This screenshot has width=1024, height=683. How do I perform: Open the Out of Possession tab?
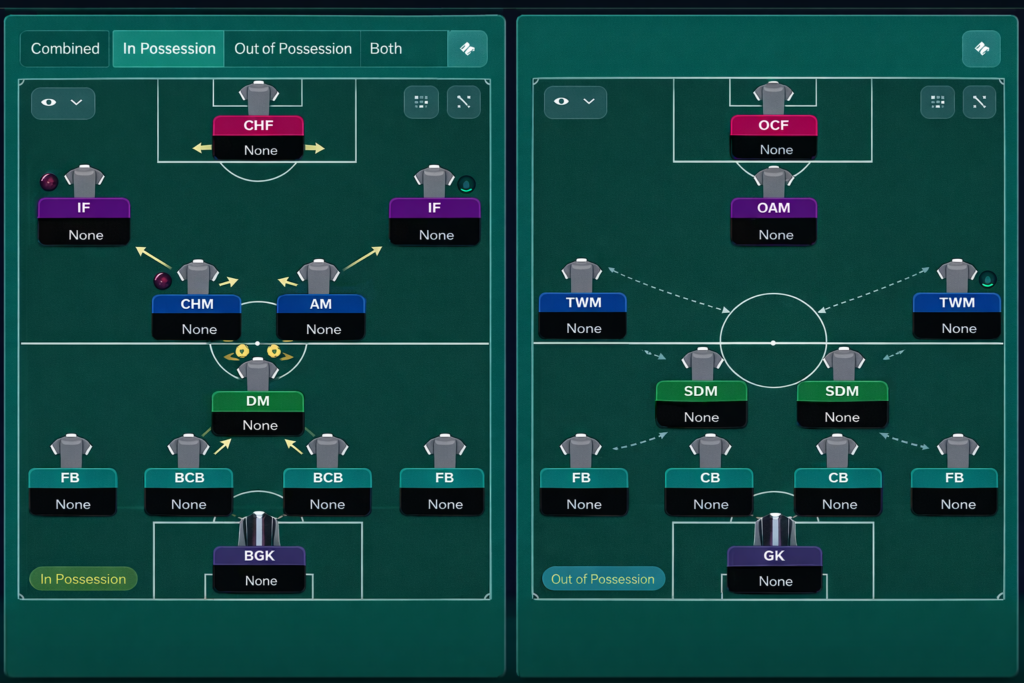click(293, 48)
